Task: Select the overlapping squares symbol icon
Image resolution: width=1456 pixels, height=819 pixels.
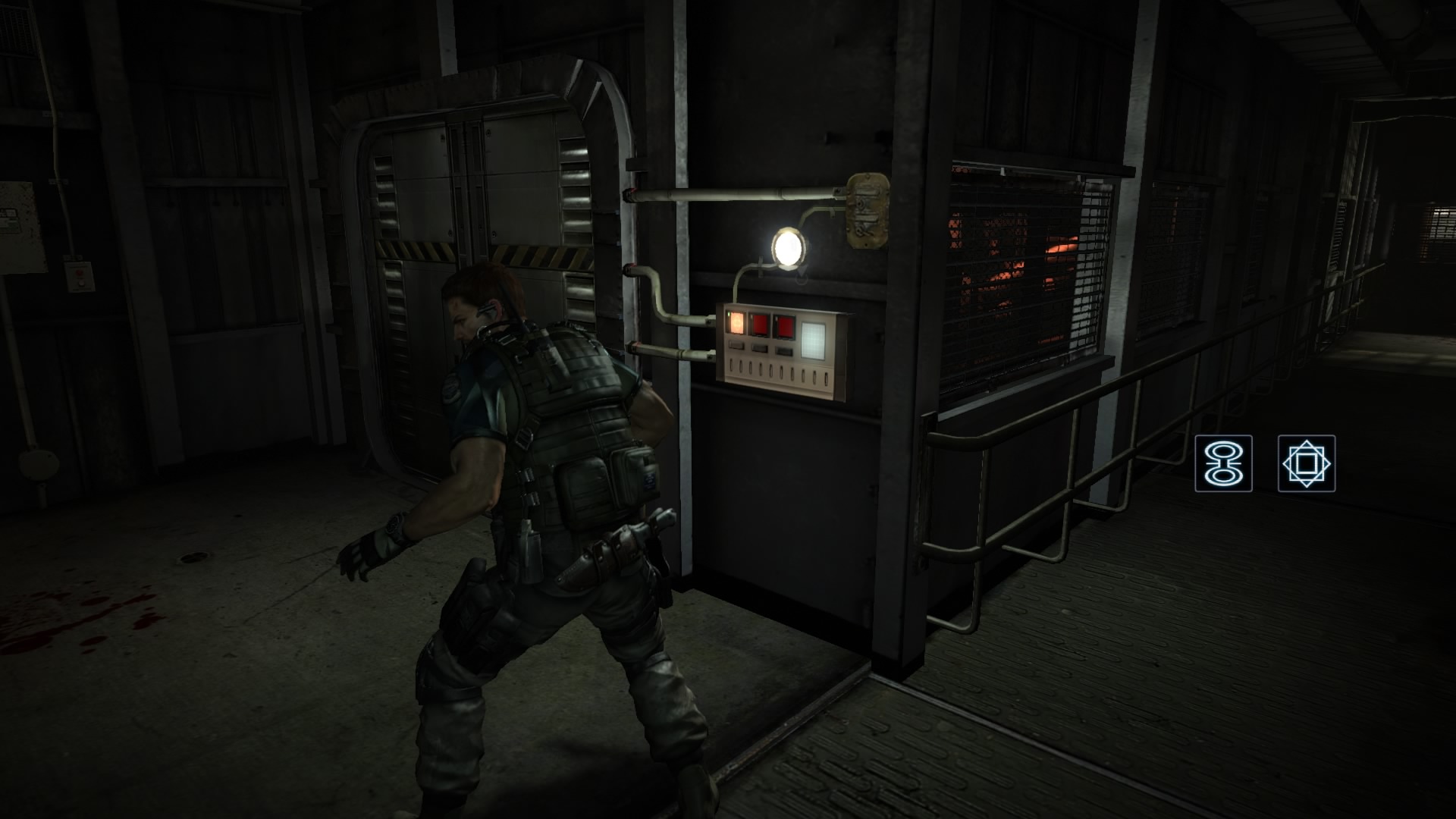Action: click(x=1306, y=463)
